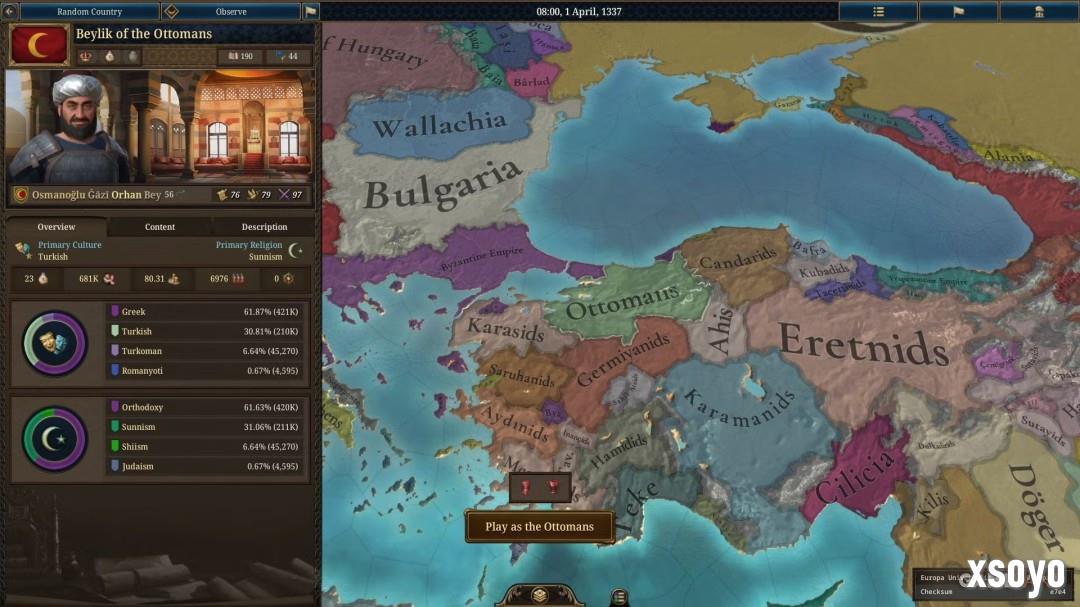This screenshot has height=607, width=1080.
Task: Select the Observe mode button
Action: [x=231, y=12]
